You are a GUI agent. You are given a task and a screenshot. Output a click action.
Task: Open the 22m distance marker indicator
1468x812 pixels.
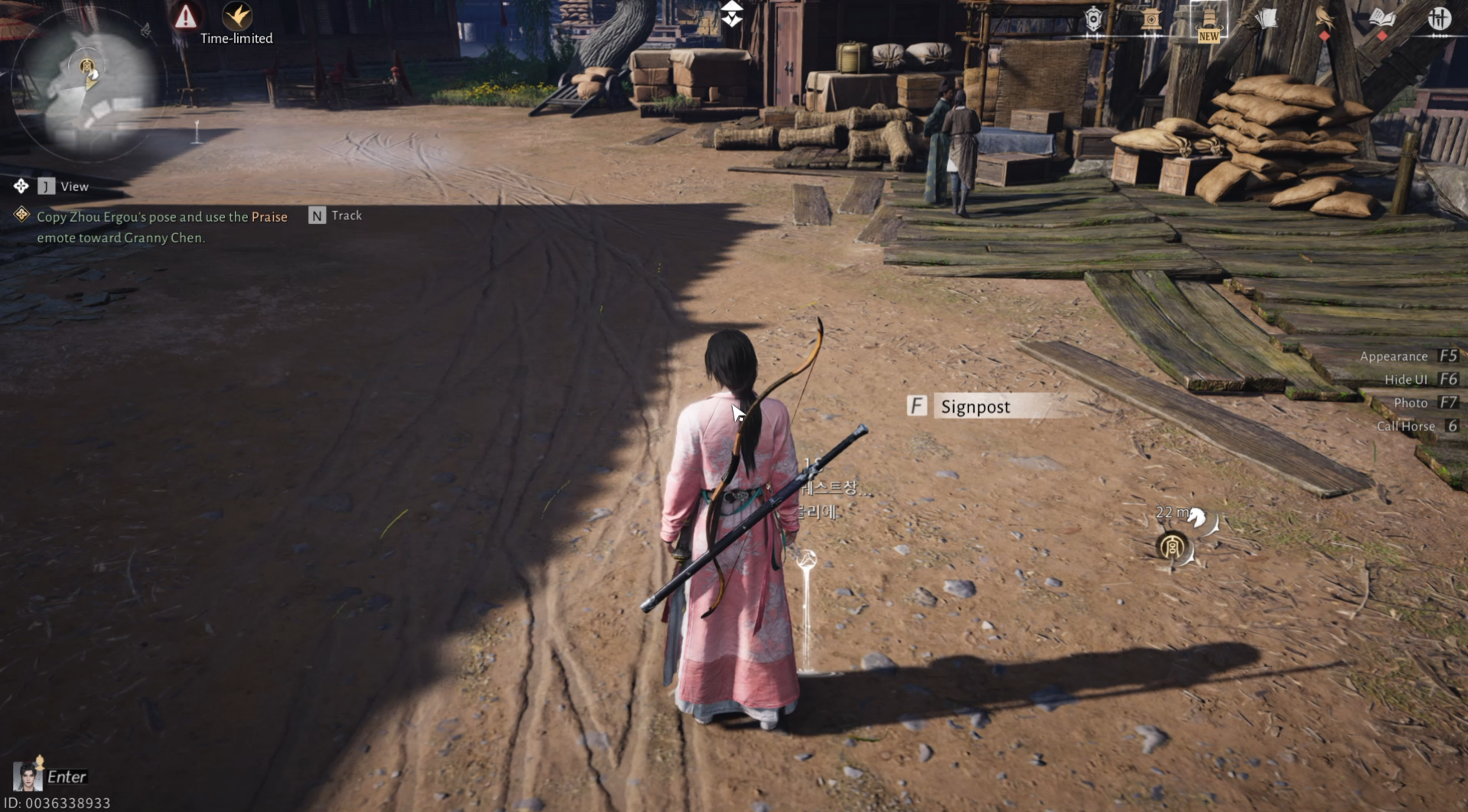[x=1173, y=514]
